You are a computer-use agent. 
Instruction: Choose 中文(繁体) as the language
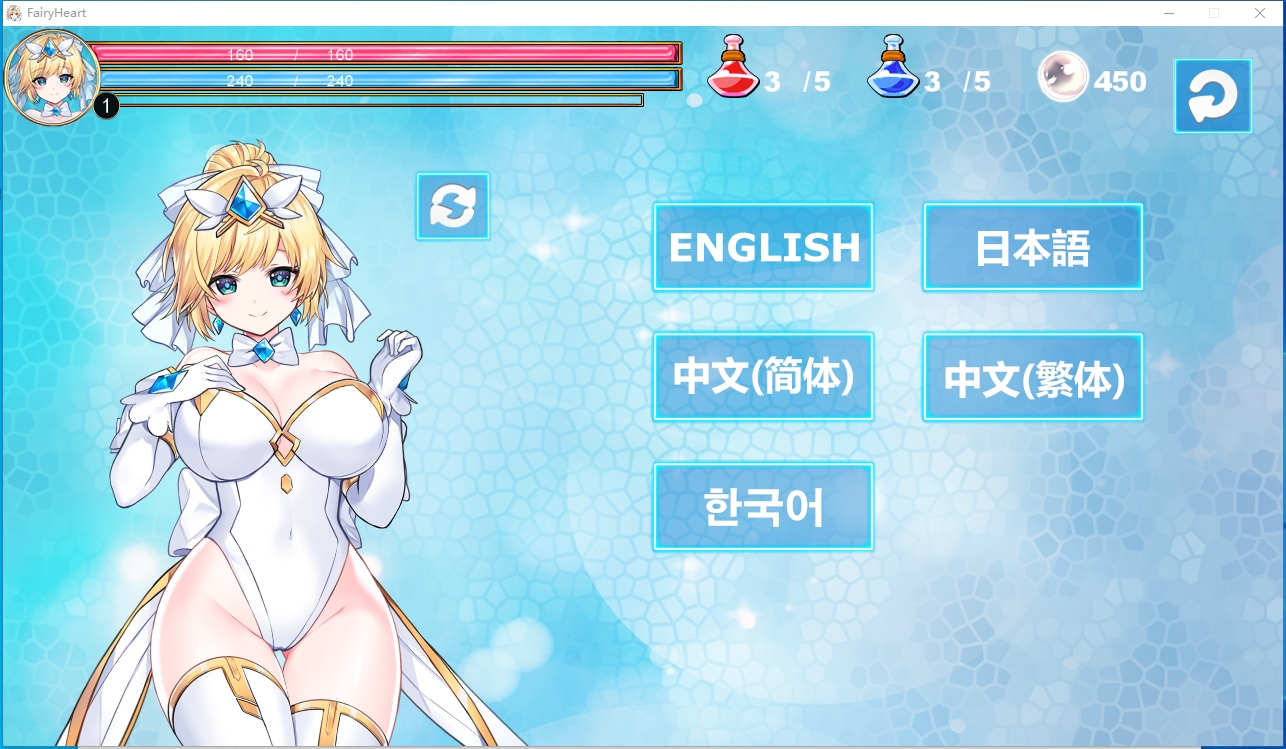point(1033,377)
